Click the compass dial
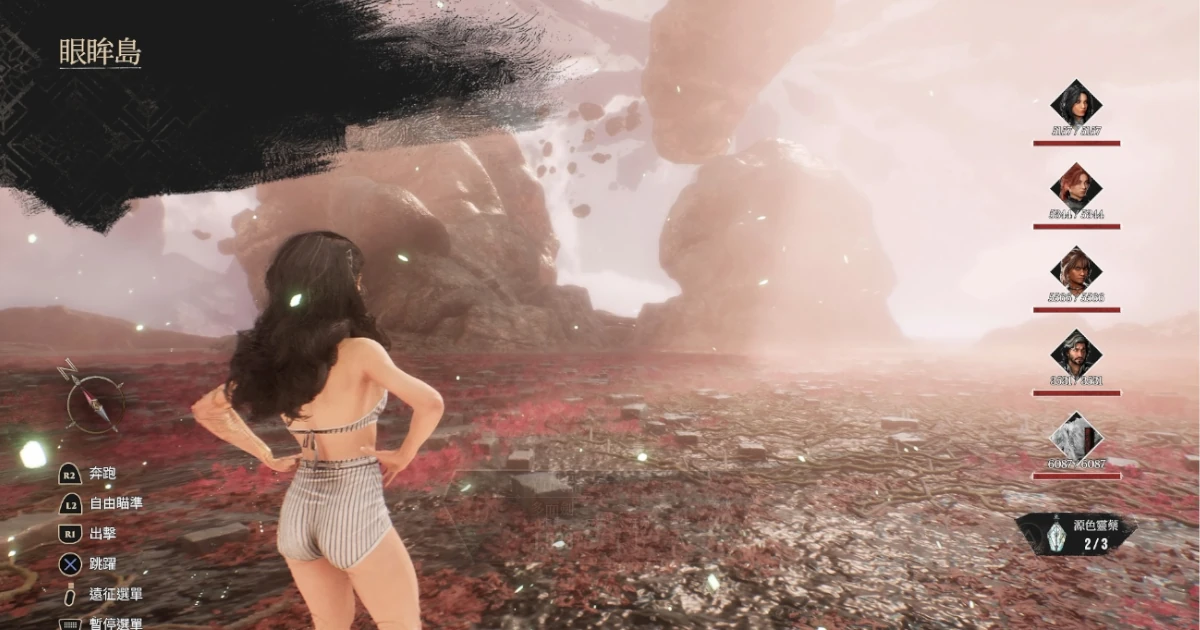Viewport: 1200px width, 630px height. click(95, 402)
